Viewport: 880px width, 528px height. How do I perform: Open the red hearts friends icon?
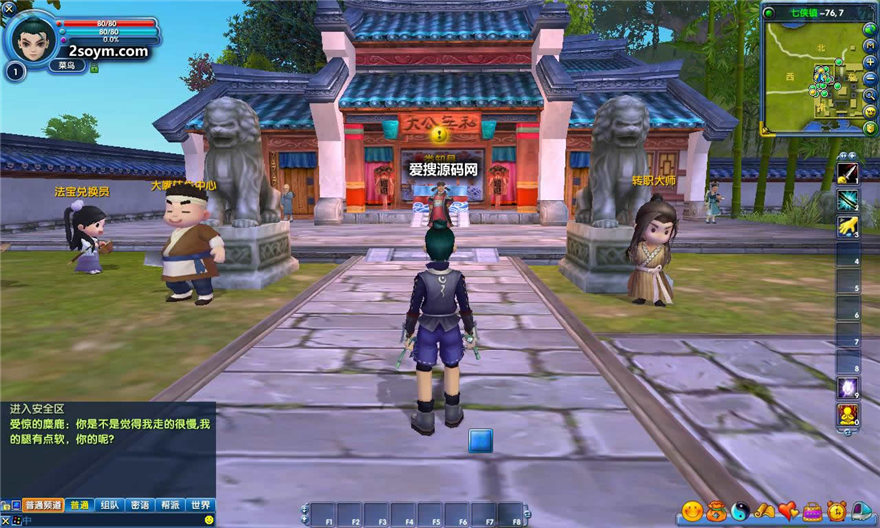pyautogui.click(x=789, y=511)
